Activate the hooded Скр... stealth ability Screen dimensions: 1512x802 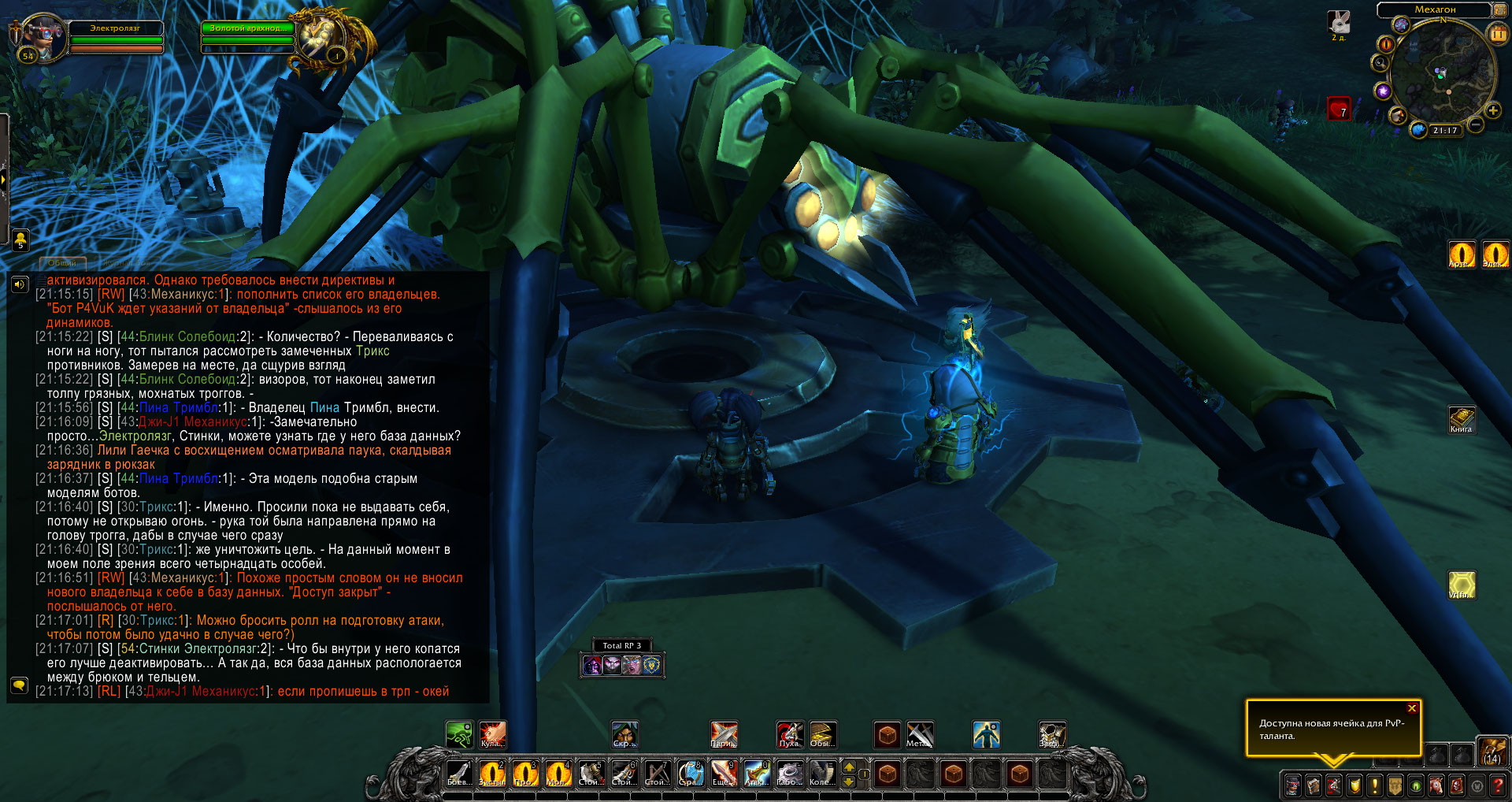coord(624,734)
